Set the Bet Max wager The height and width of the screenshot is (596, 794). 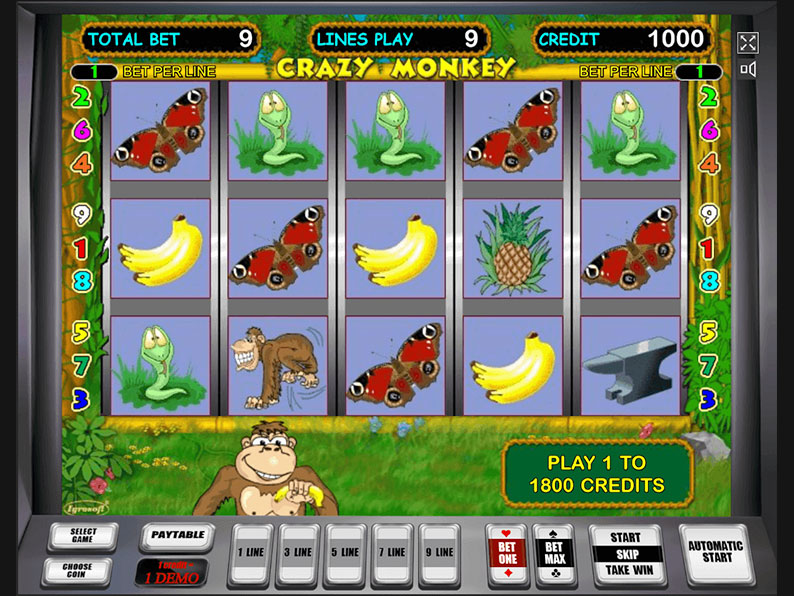(x=552, y=553)
